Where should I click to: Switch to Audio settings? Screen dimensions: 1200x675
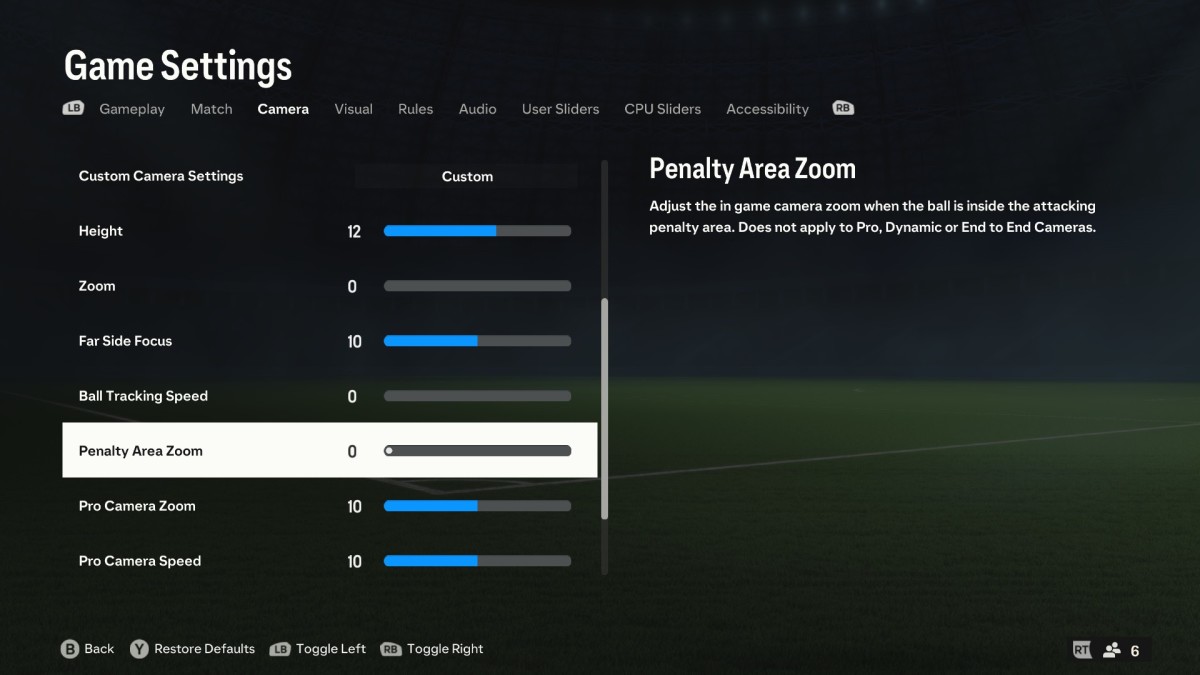tap(477, 109)
